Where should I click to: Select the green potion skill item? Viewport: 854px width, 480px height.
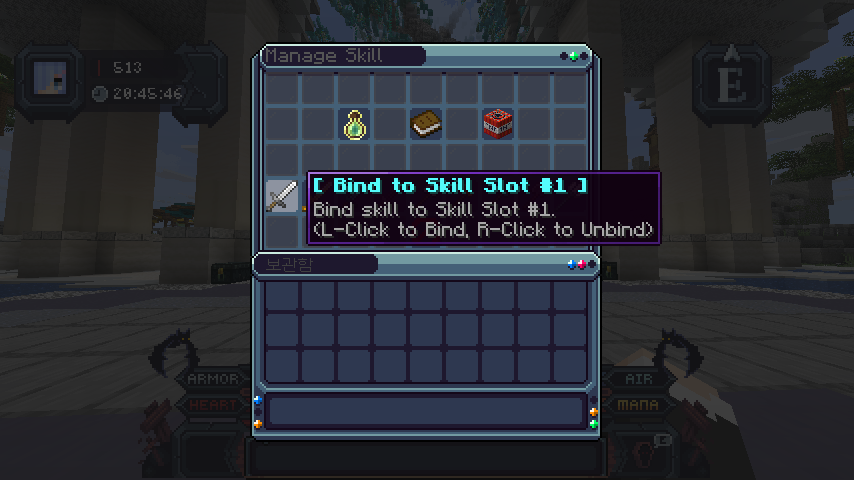pos(354,124)
